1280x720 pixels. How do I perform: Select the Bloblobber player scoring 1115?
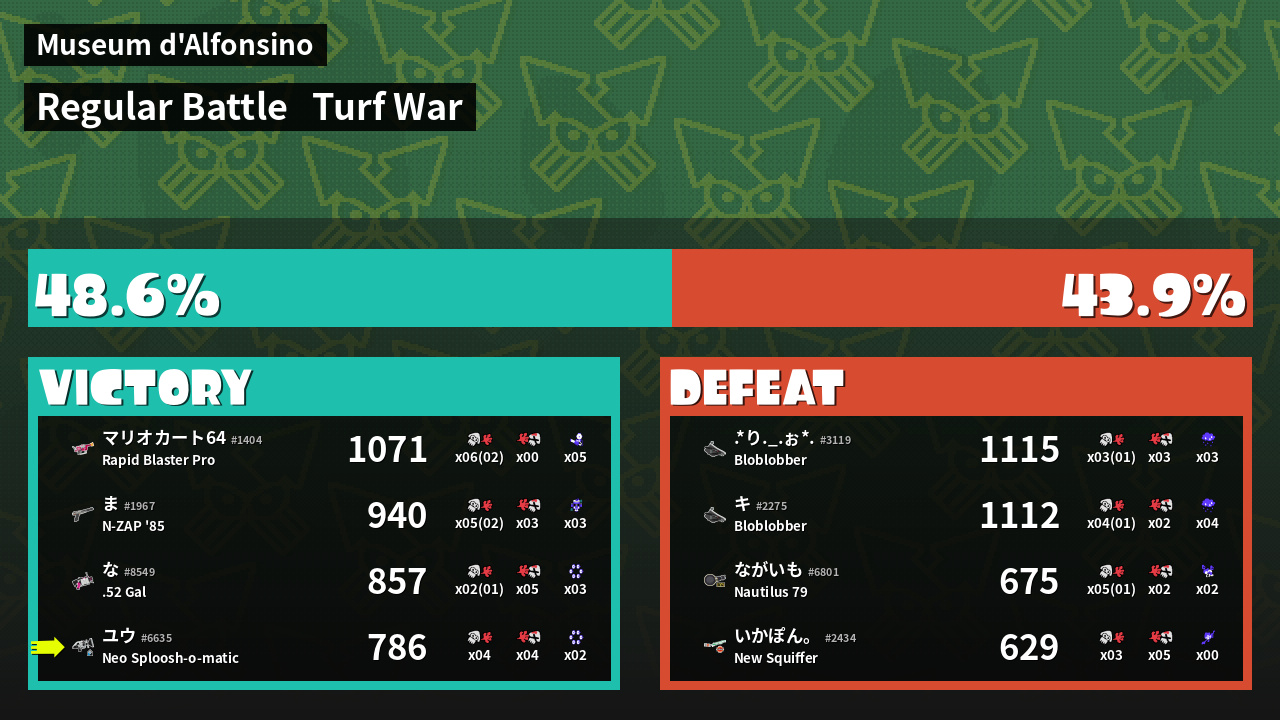[956, 449]
